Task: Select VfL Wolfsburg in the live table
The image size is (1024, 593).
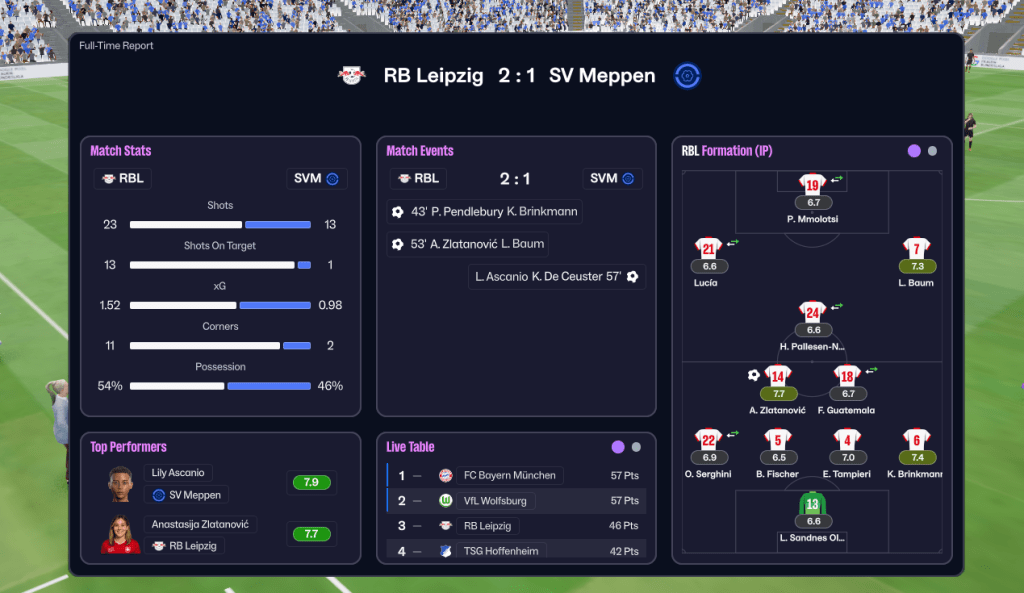Action: pos(494,501)
